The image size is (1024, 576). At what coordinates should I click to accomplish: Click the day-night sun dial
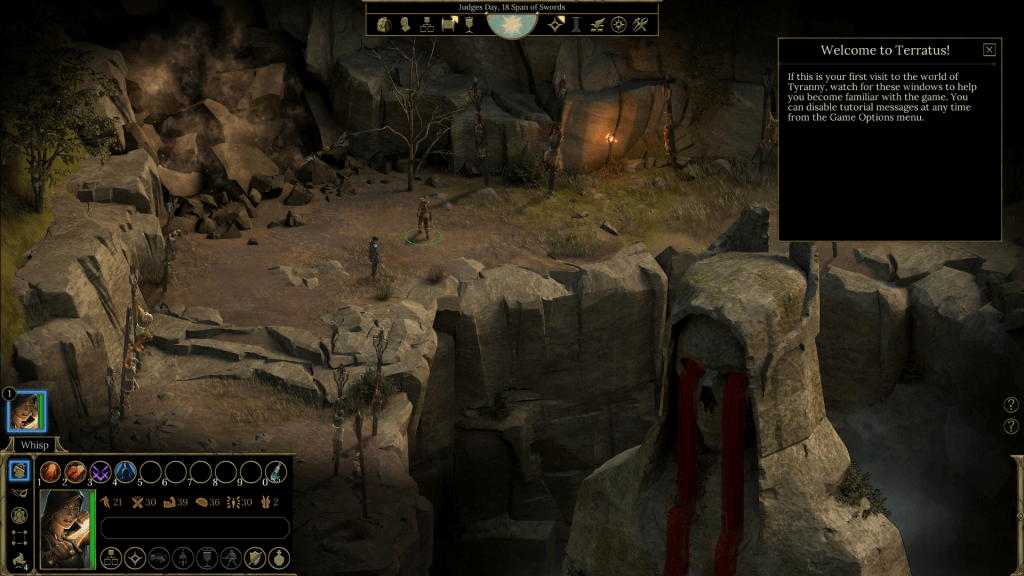tap(512, 22)
